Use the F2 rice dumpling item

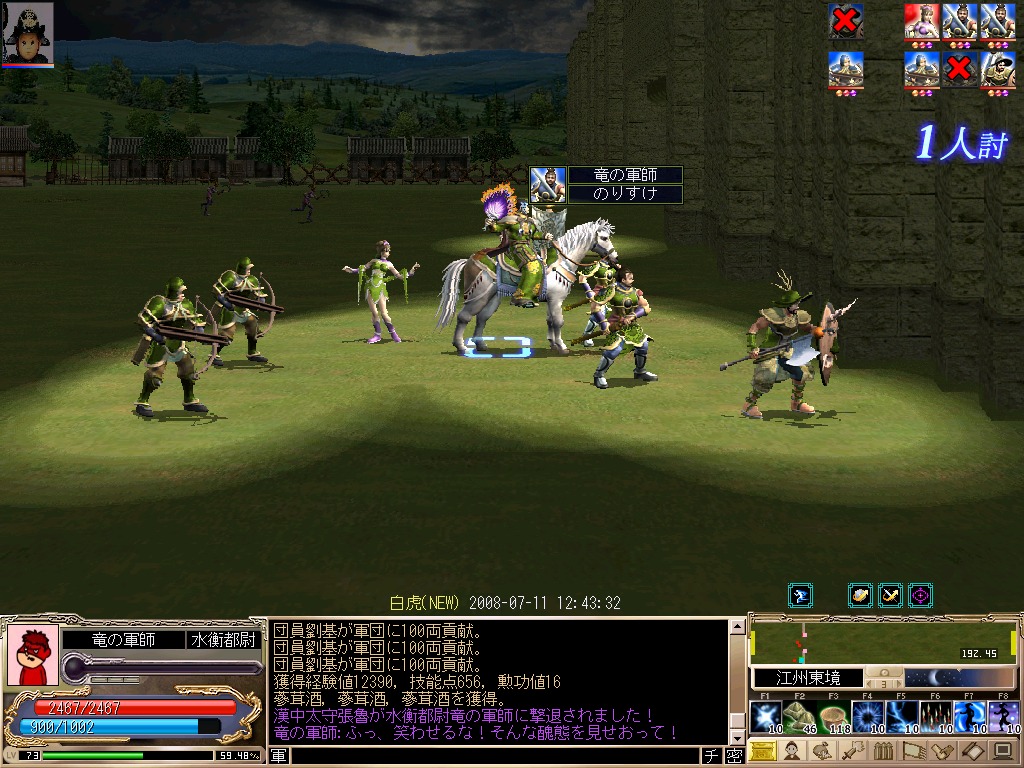click(799, 718)
